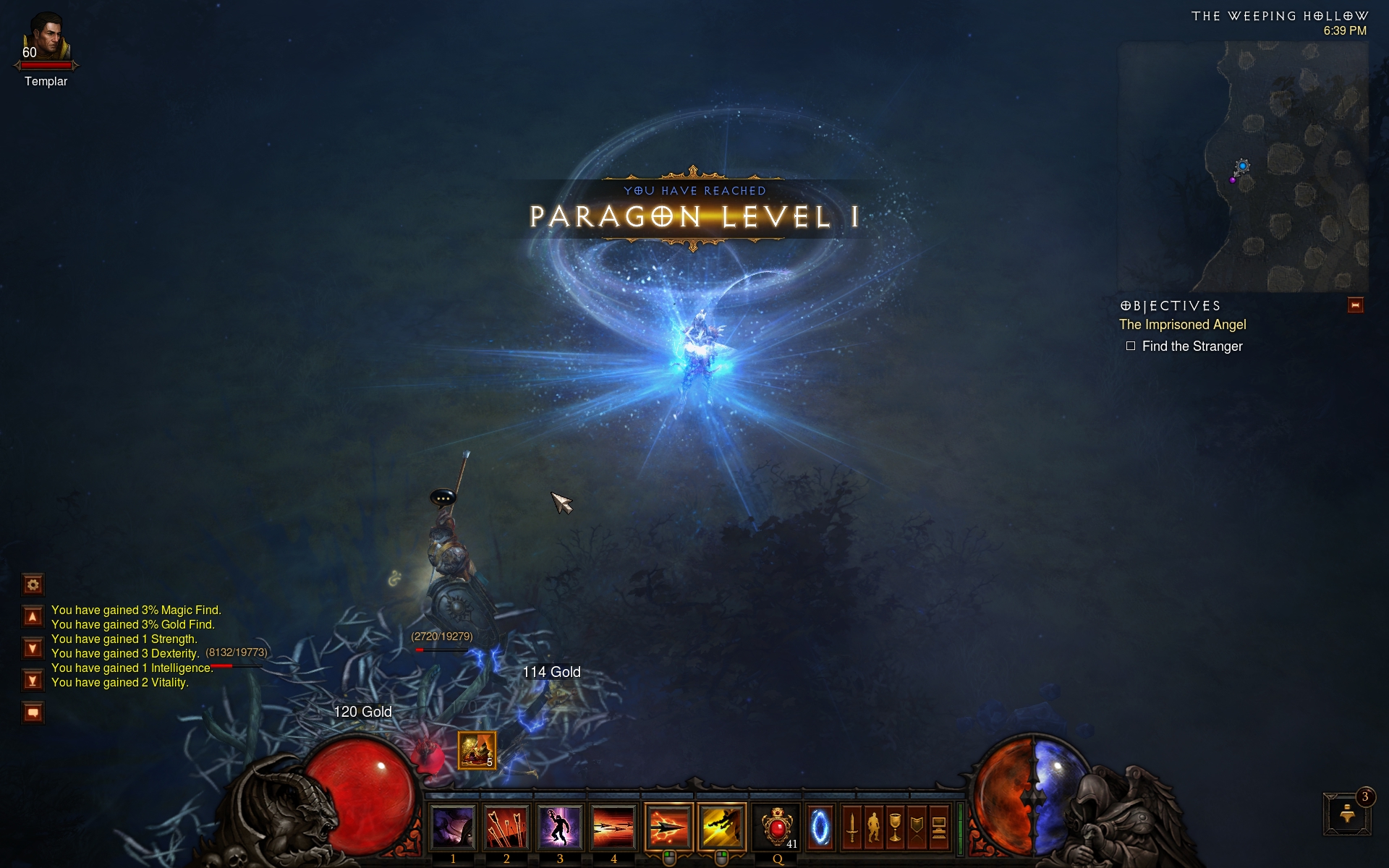Viewport: 1389px width, 868px height.
Task: Open chat settings gear button
Action: click(x=33, y=584)
